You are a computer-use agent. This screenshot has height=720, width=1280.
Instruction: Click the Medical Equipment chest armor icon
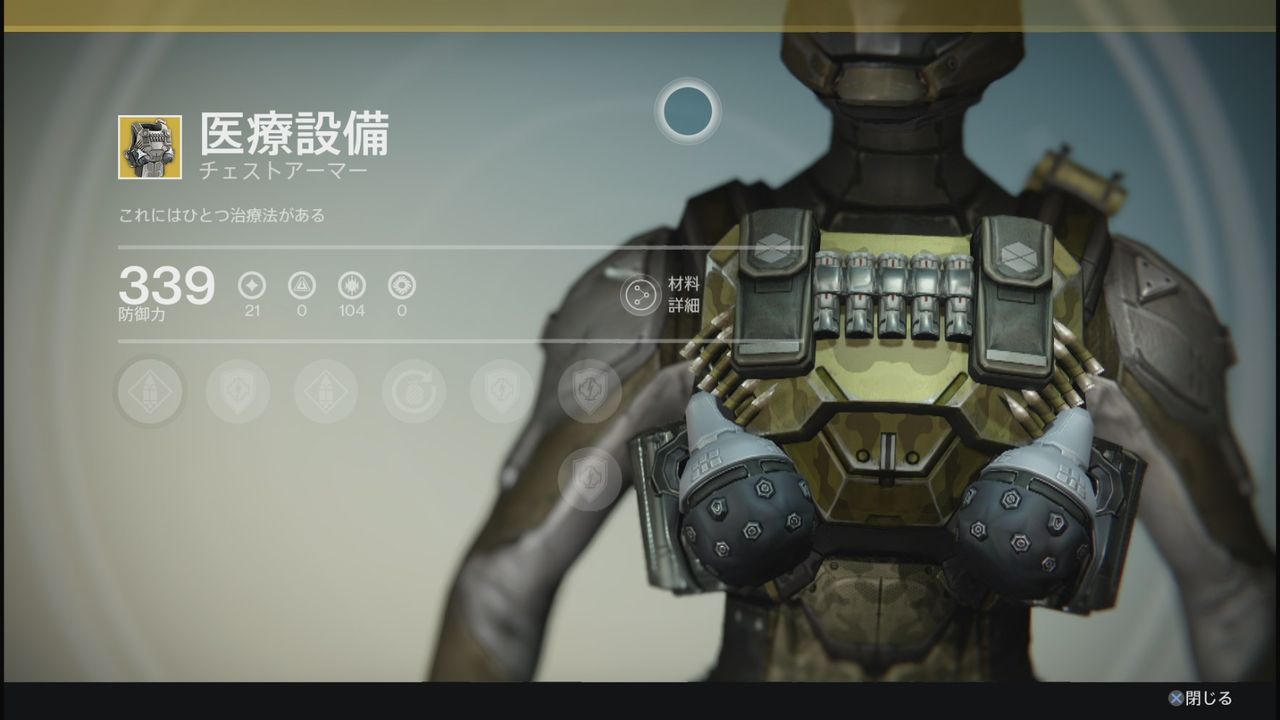coord(150,147)
